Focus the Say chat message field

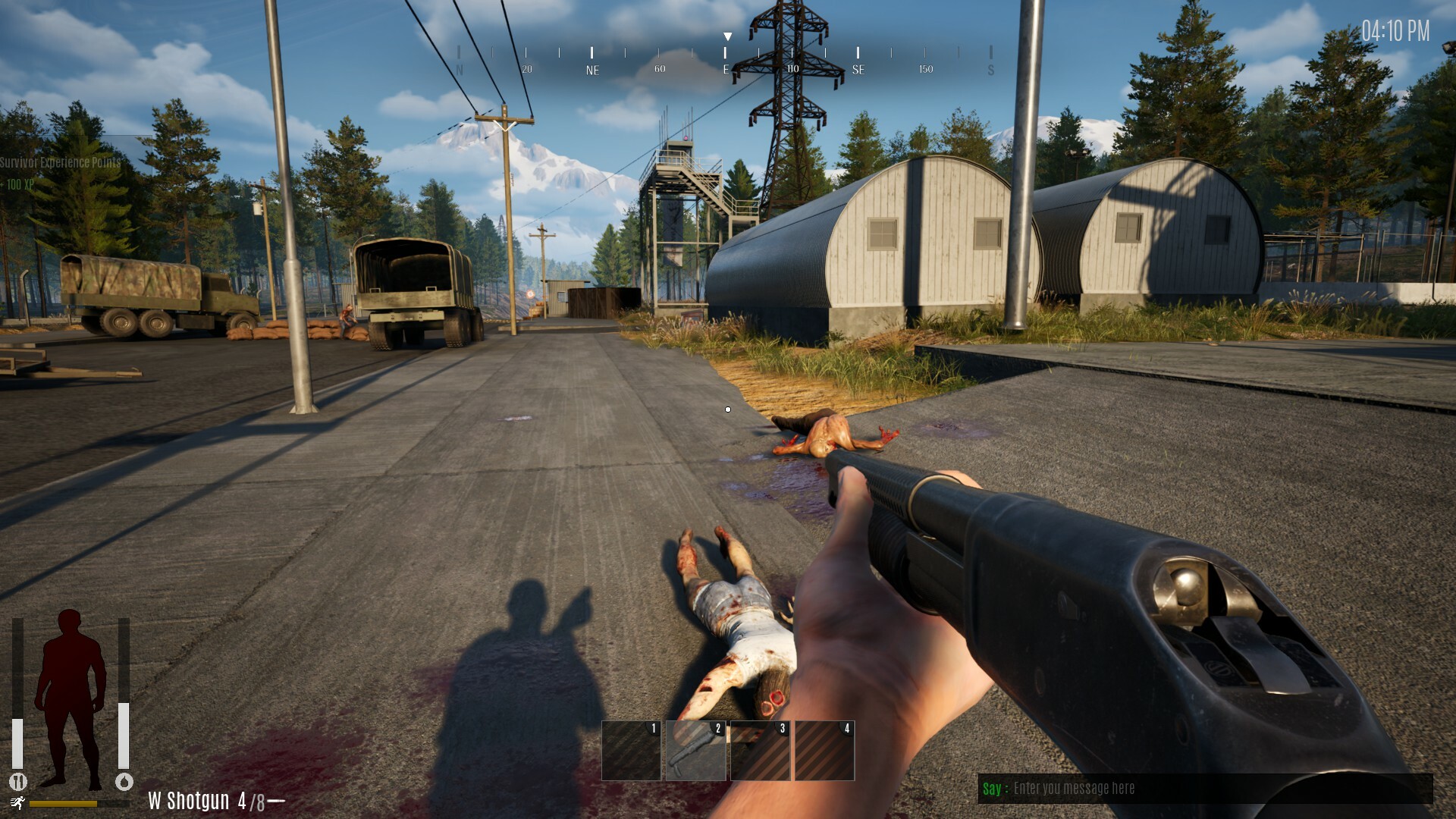tap(1213, 789)
